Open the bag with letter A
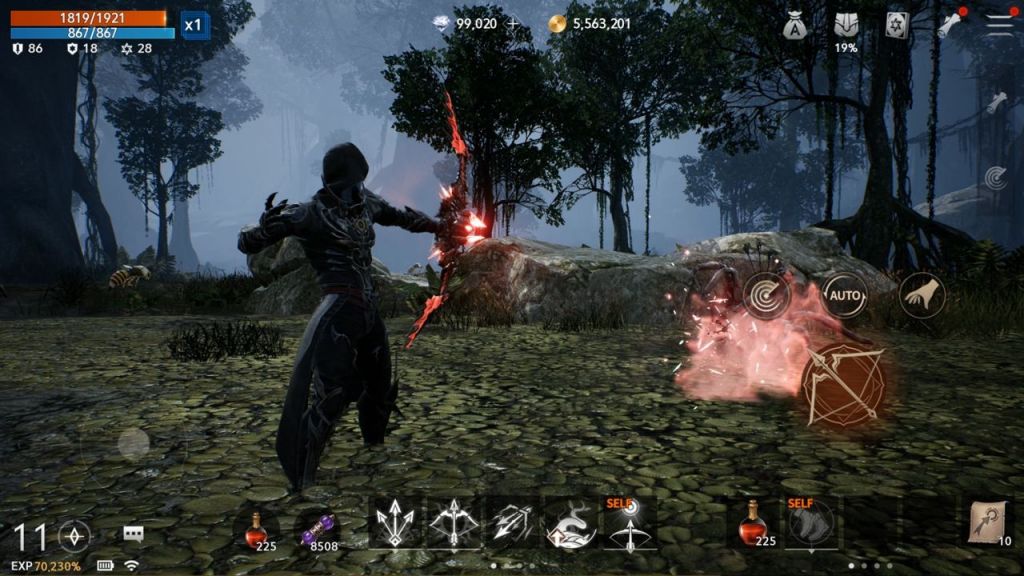 pyautogui.click(x=796, y=26)
